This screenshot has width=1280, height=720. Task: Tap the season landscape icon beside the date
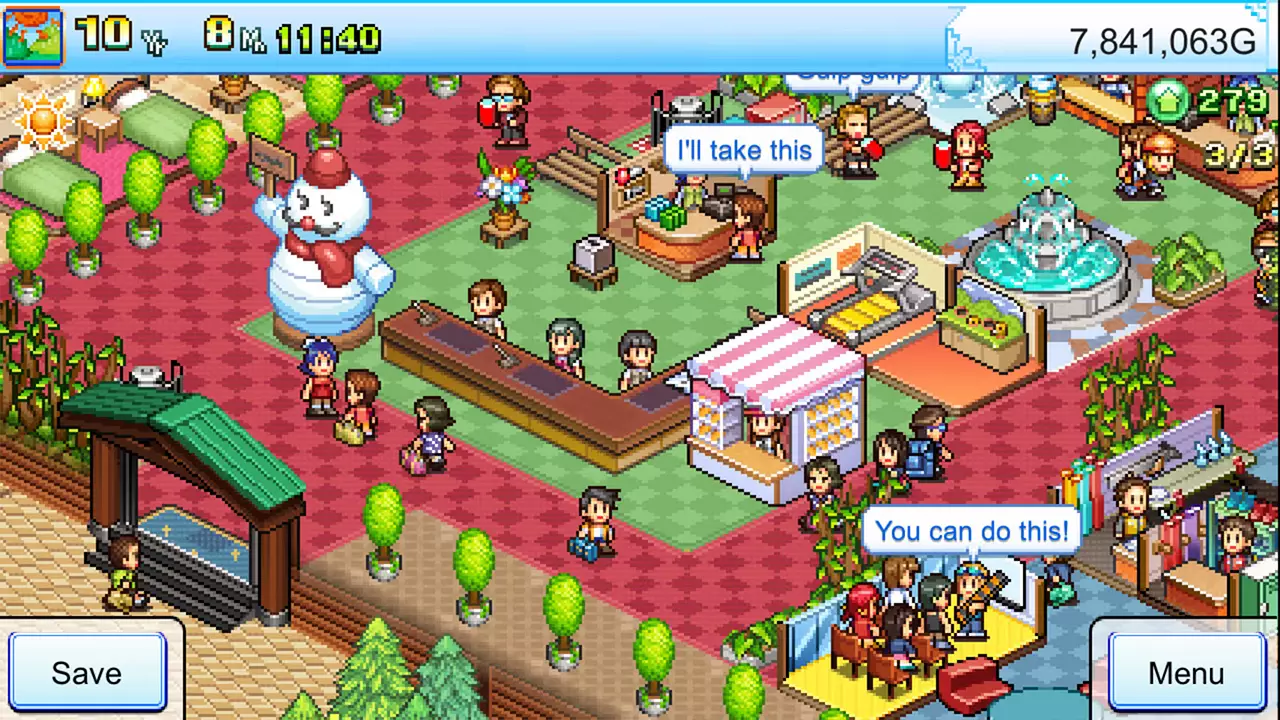pos(33,37)
